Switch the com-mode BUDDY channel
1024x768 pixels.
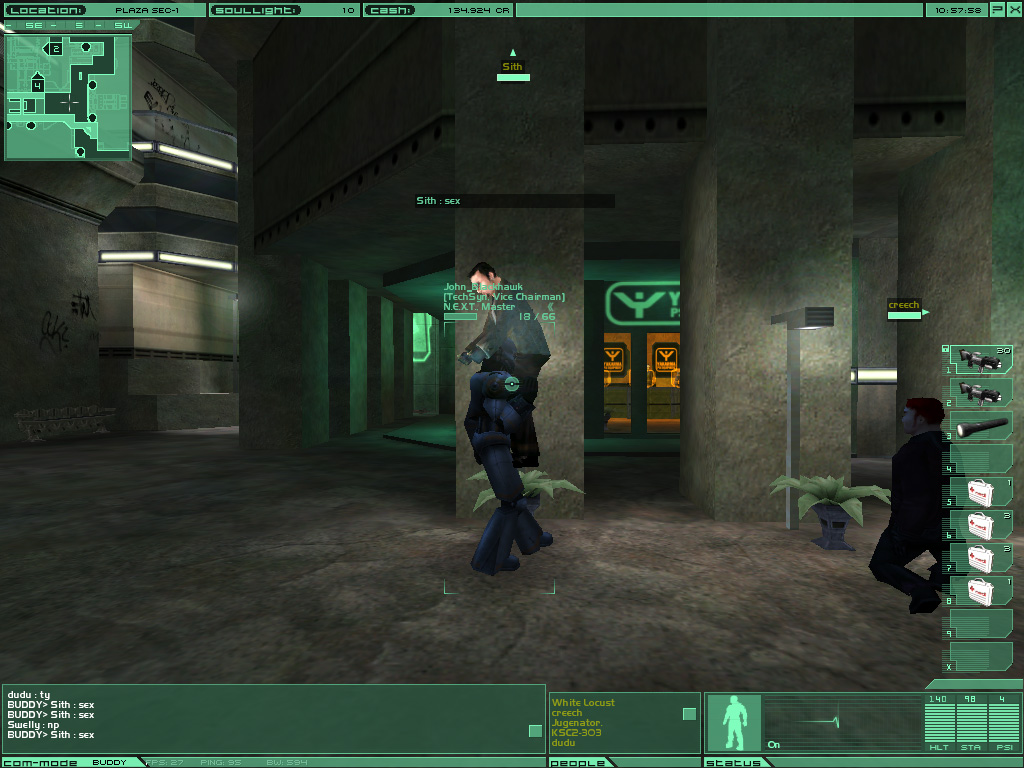(110, 763)
